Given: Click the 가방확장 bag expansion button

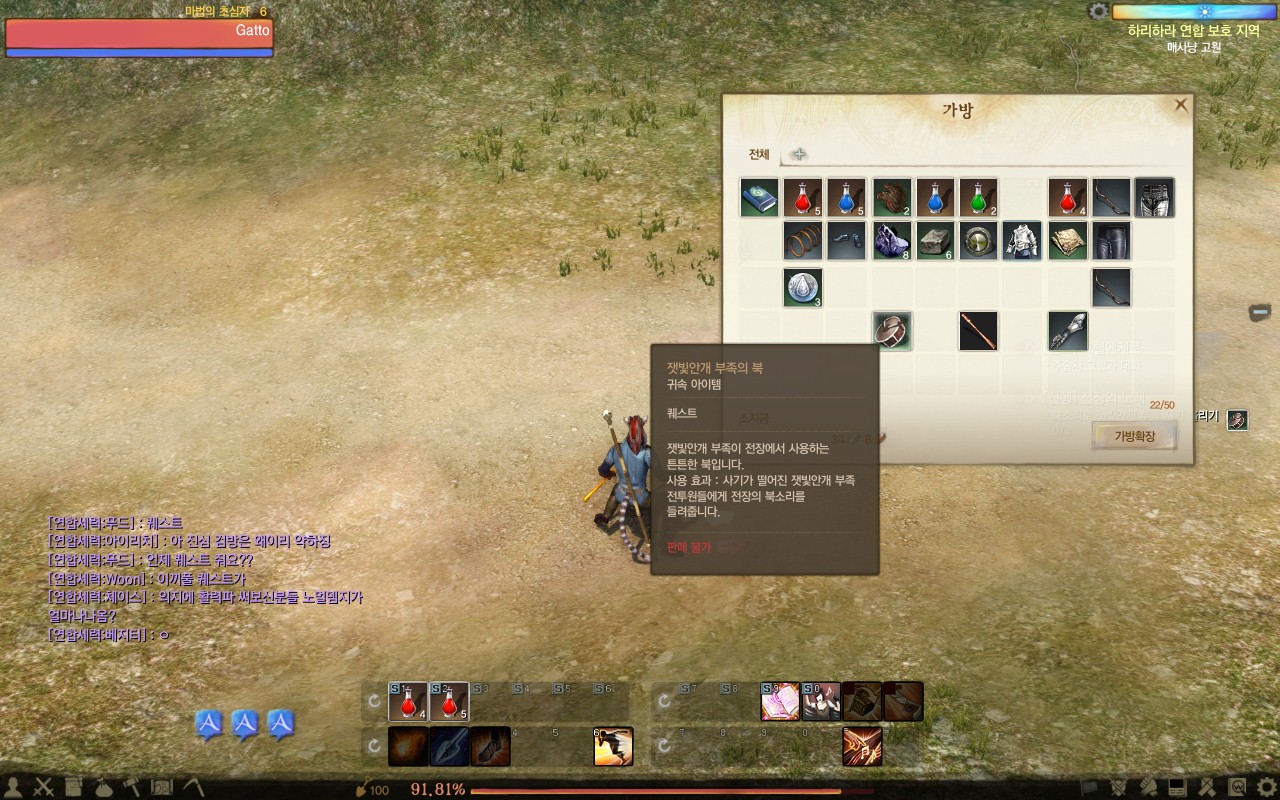Looking at the screenshot, I should click(x=1132, y=436).
